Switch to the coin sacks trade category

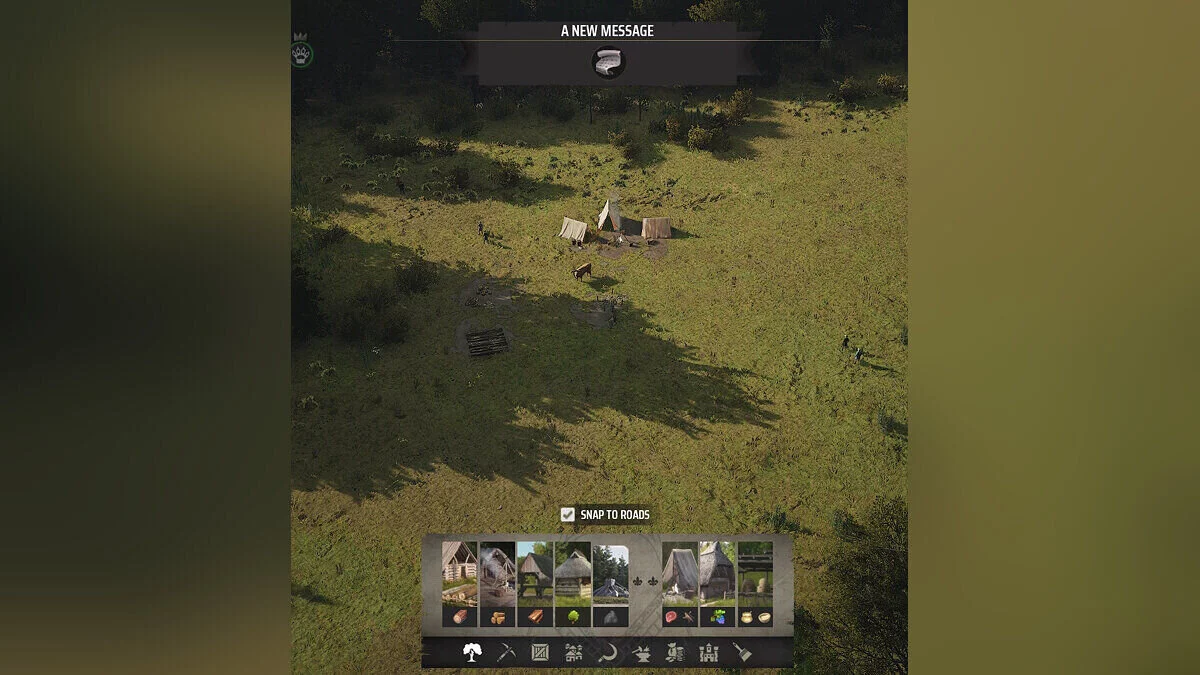click(675, 653)
